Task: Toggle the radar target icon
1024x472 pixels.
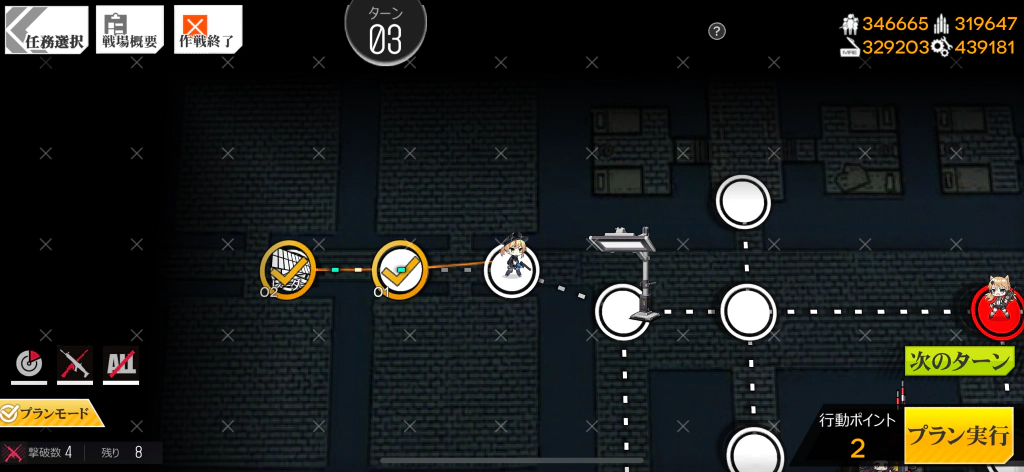Action: pyautogui.click(x=28, y=365)
